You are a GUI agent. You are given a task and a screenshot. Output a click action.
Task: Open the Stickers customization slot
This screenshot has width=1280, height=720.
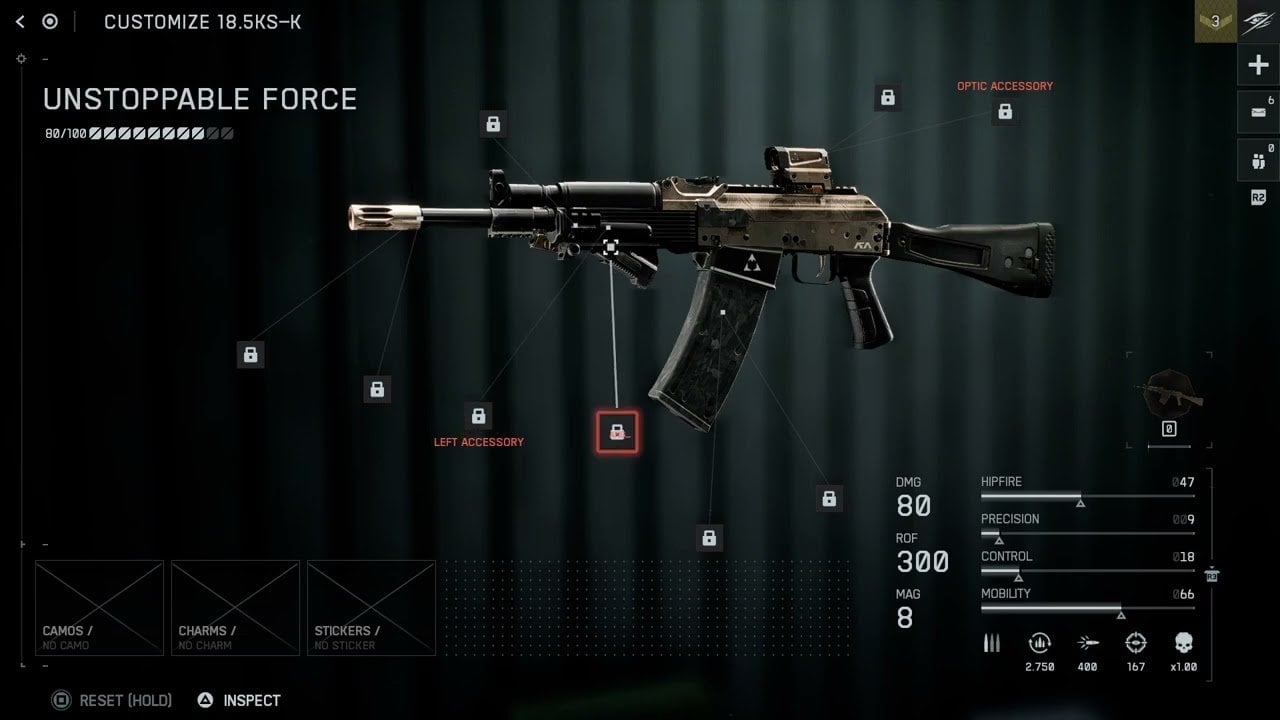click(x=371, y=607)
